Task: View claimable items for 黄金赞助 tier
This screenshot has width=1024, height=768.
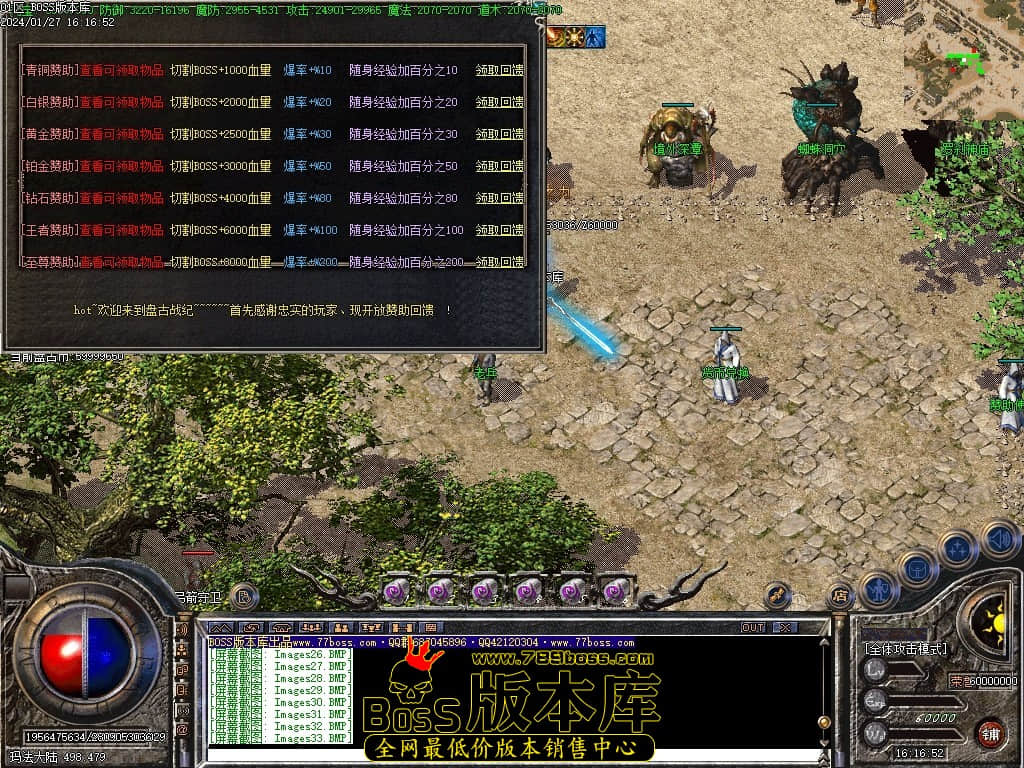Action: click(x=122, y=135)
